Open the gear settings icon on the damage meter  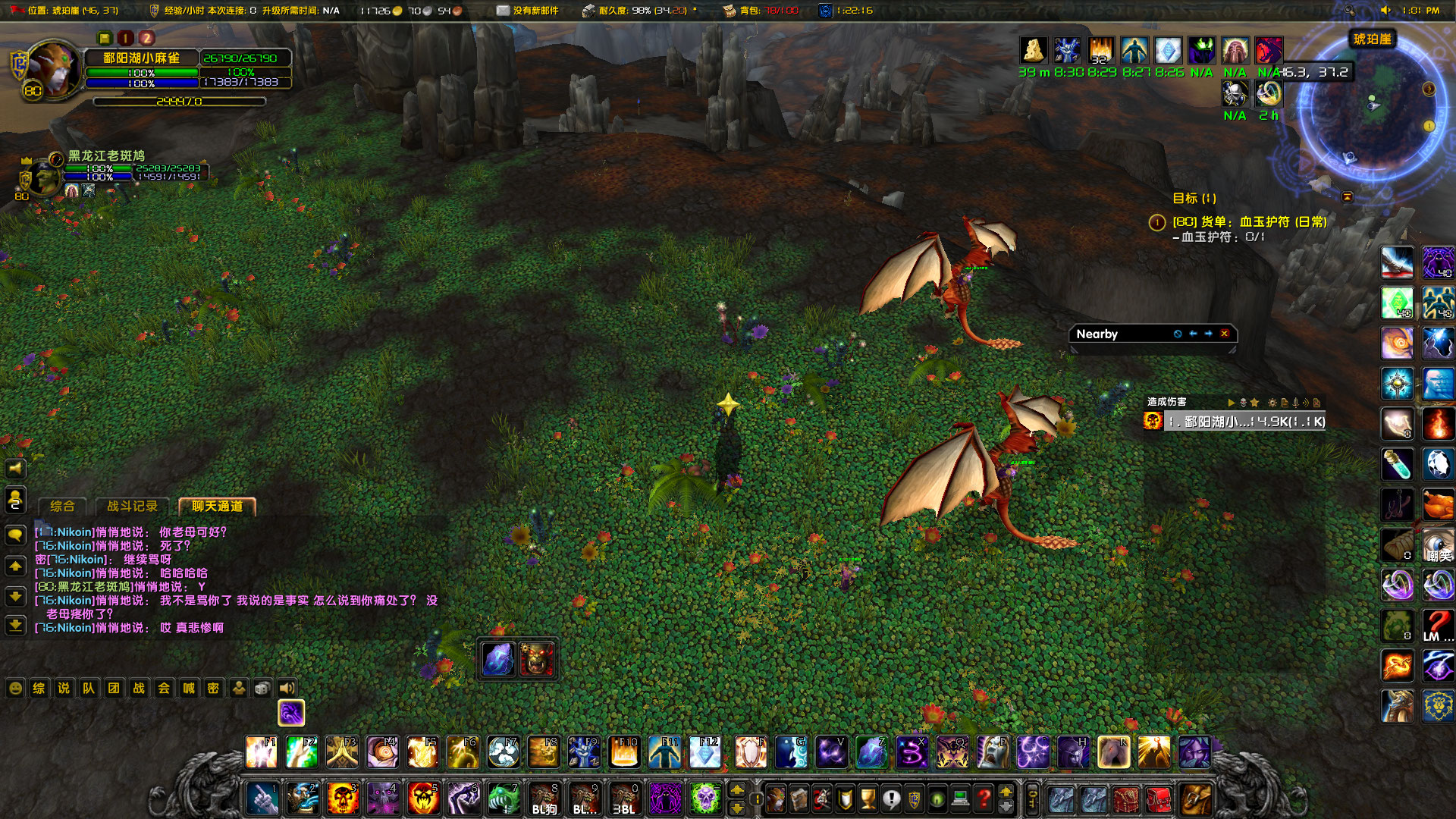1273,403
